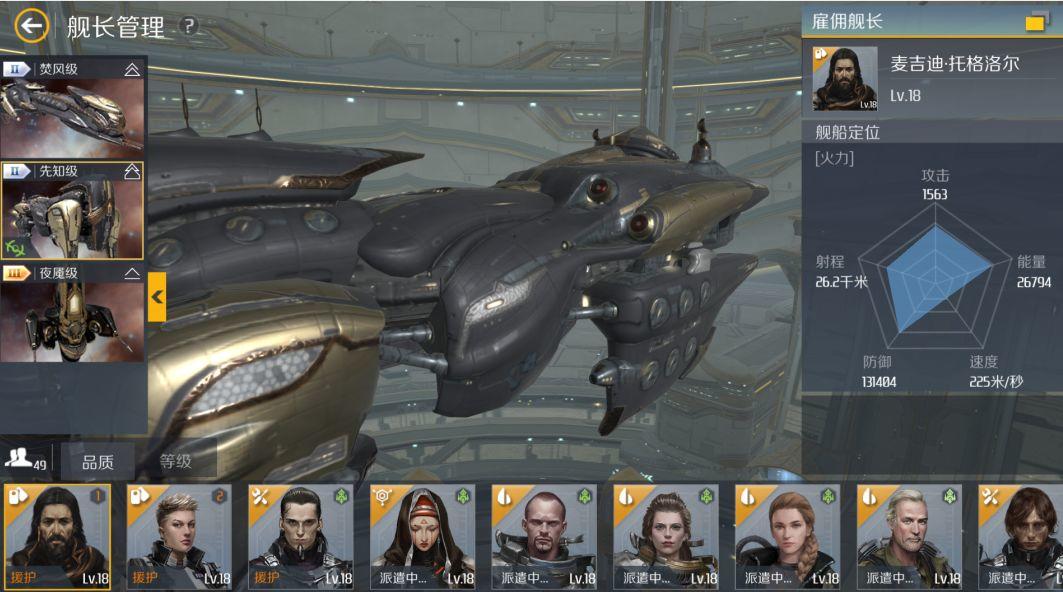
Task: Toggle expand arrow on 夜魔级 ship card
Action: pos(132,273)
